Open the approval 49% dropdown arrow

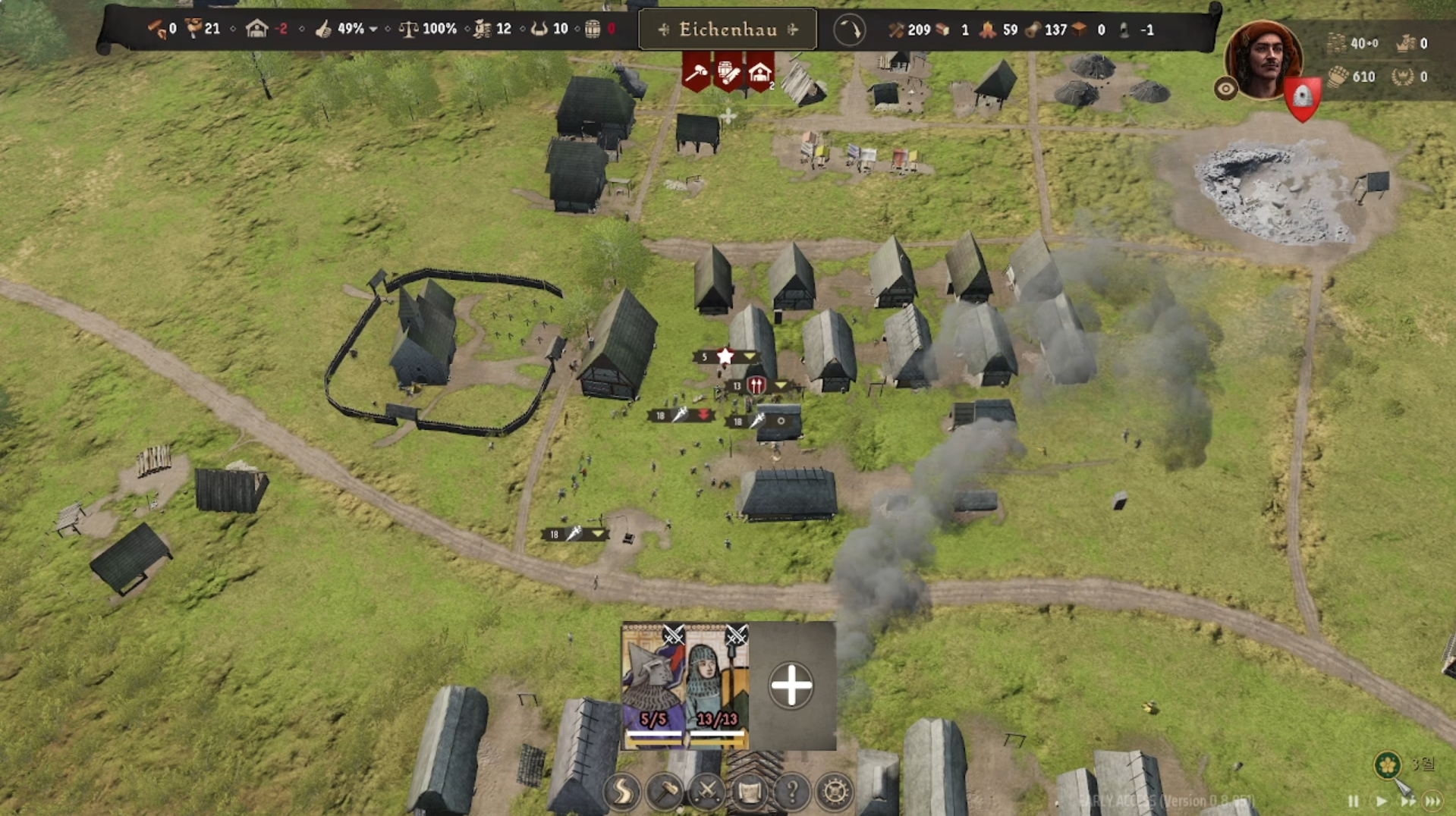373,30
